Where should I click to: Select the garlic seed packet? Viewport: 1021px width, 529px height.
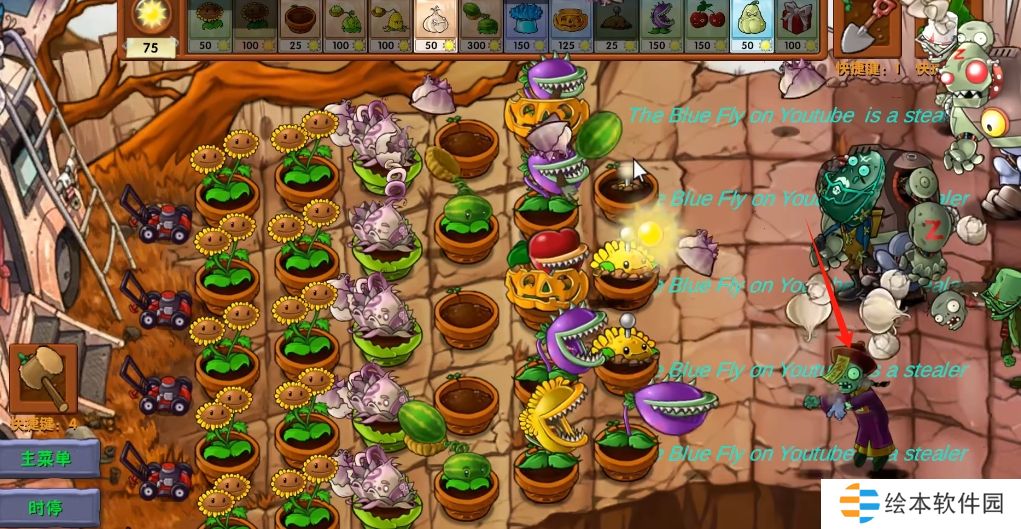click(x=433, y=26)
